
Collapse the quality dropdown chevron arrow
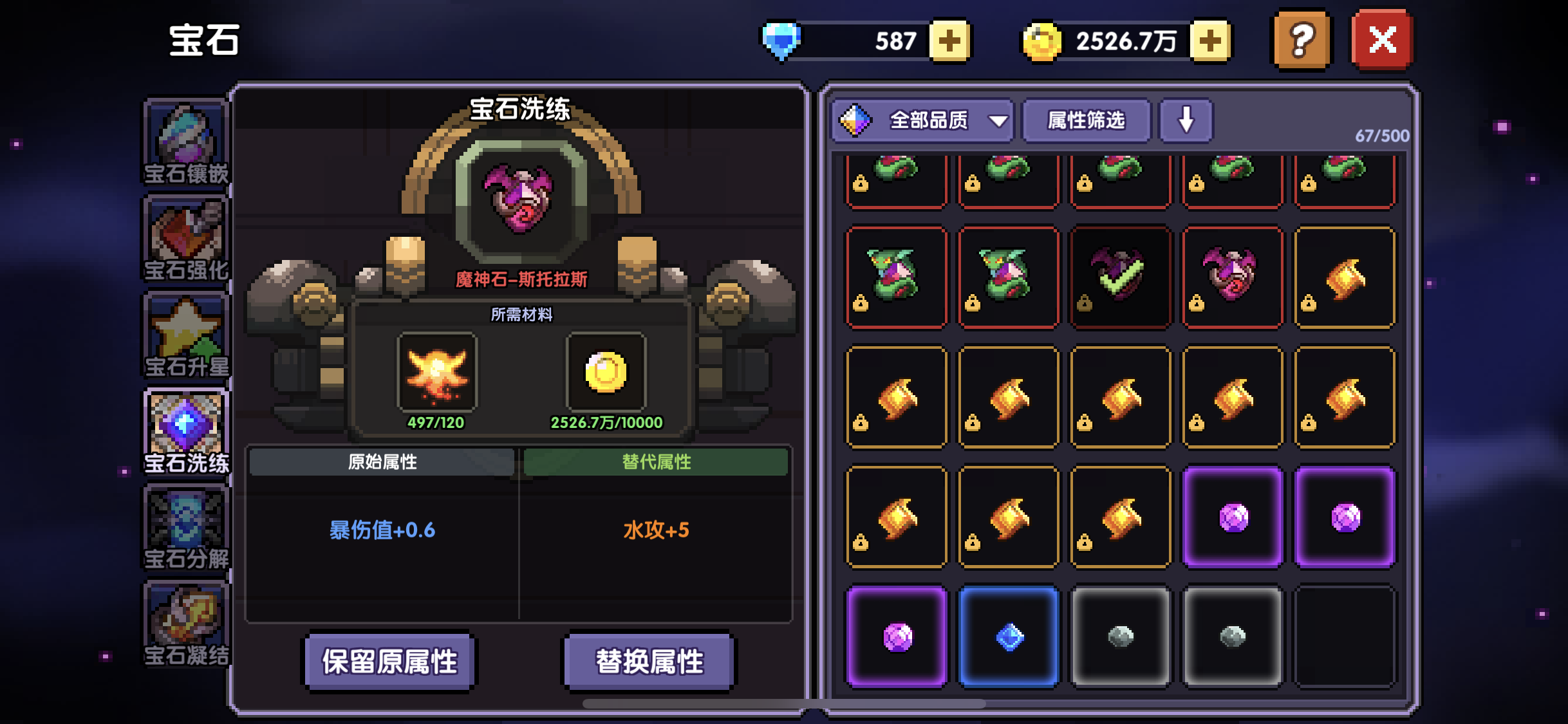(x=996, y=120)
